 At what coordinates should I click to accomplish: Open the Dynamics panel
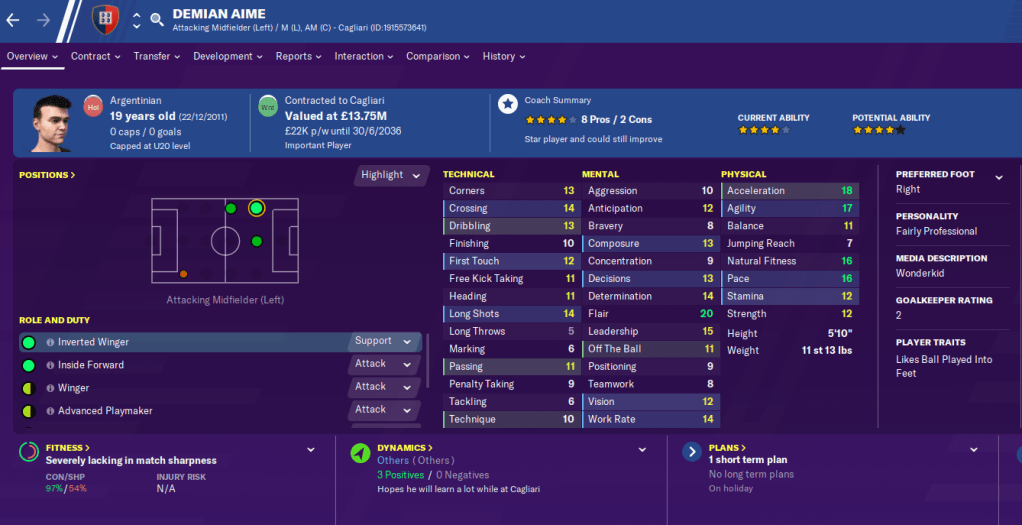(x=405, y=448)
